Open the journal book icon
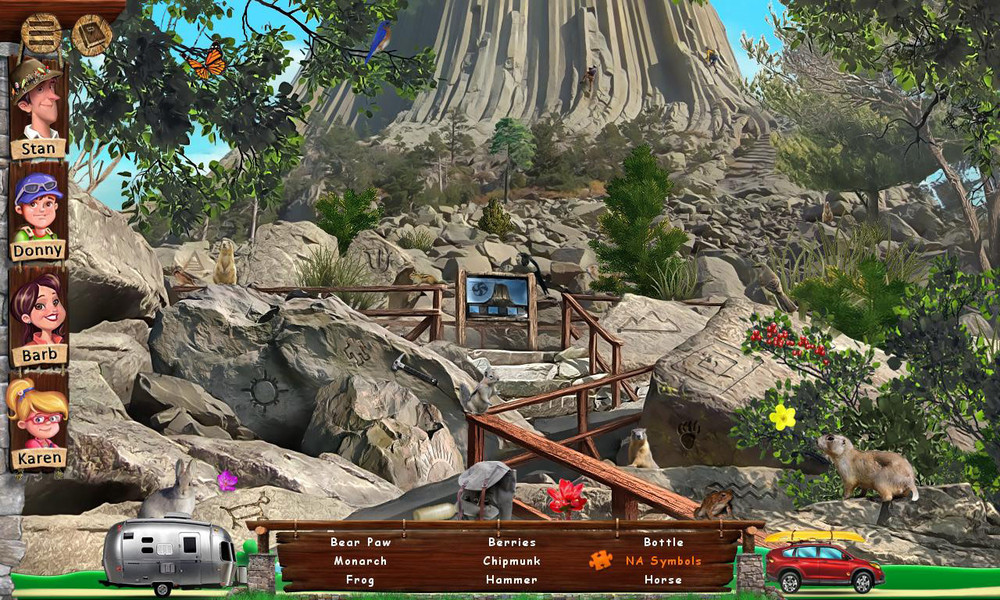This screenshot has height=600, width=1000. click(91, 35)
